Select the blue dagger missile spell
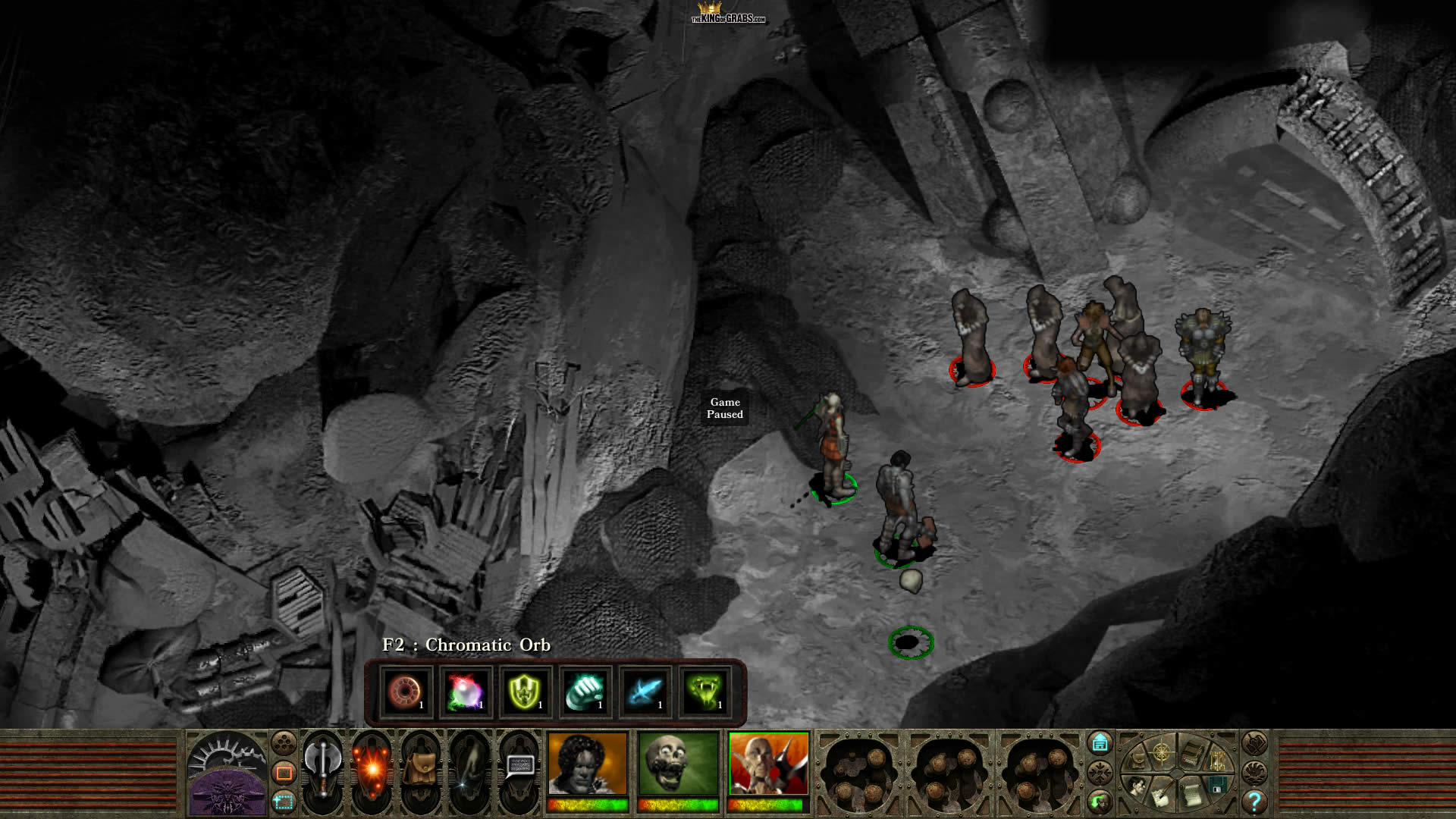The height and width of the screenshot is (819, 1456). click(x=645, y=692)
